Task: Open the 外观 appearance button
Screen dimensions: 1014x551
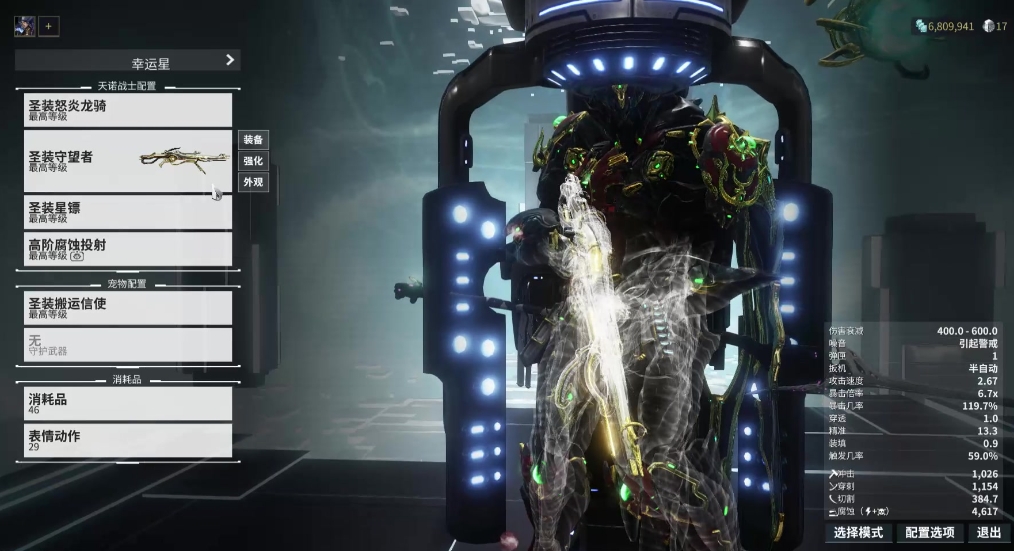Action: (253, 182)
